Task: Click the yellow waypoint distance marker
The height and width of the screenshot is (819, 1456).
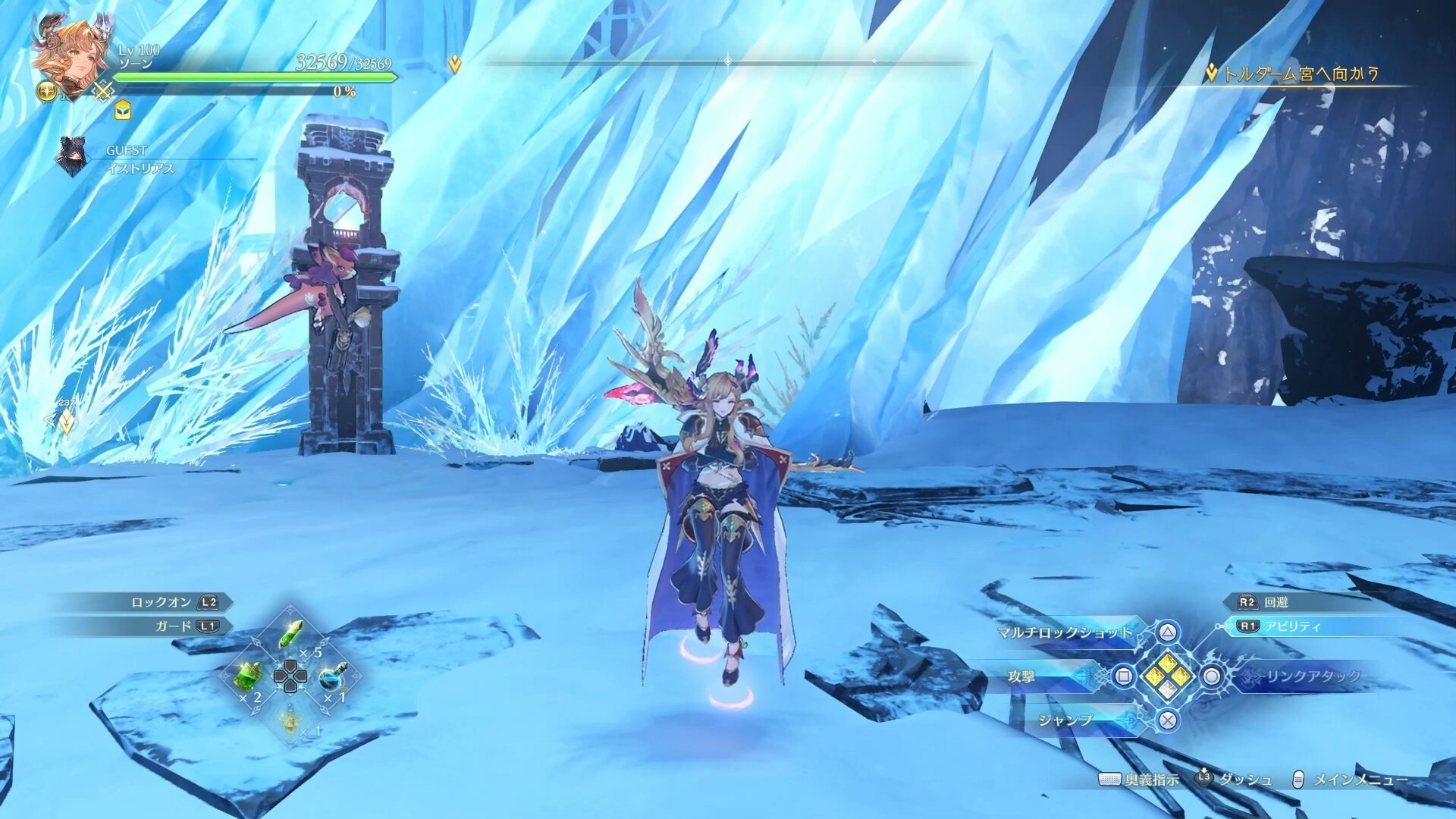Action: click(x=67, y=421)
